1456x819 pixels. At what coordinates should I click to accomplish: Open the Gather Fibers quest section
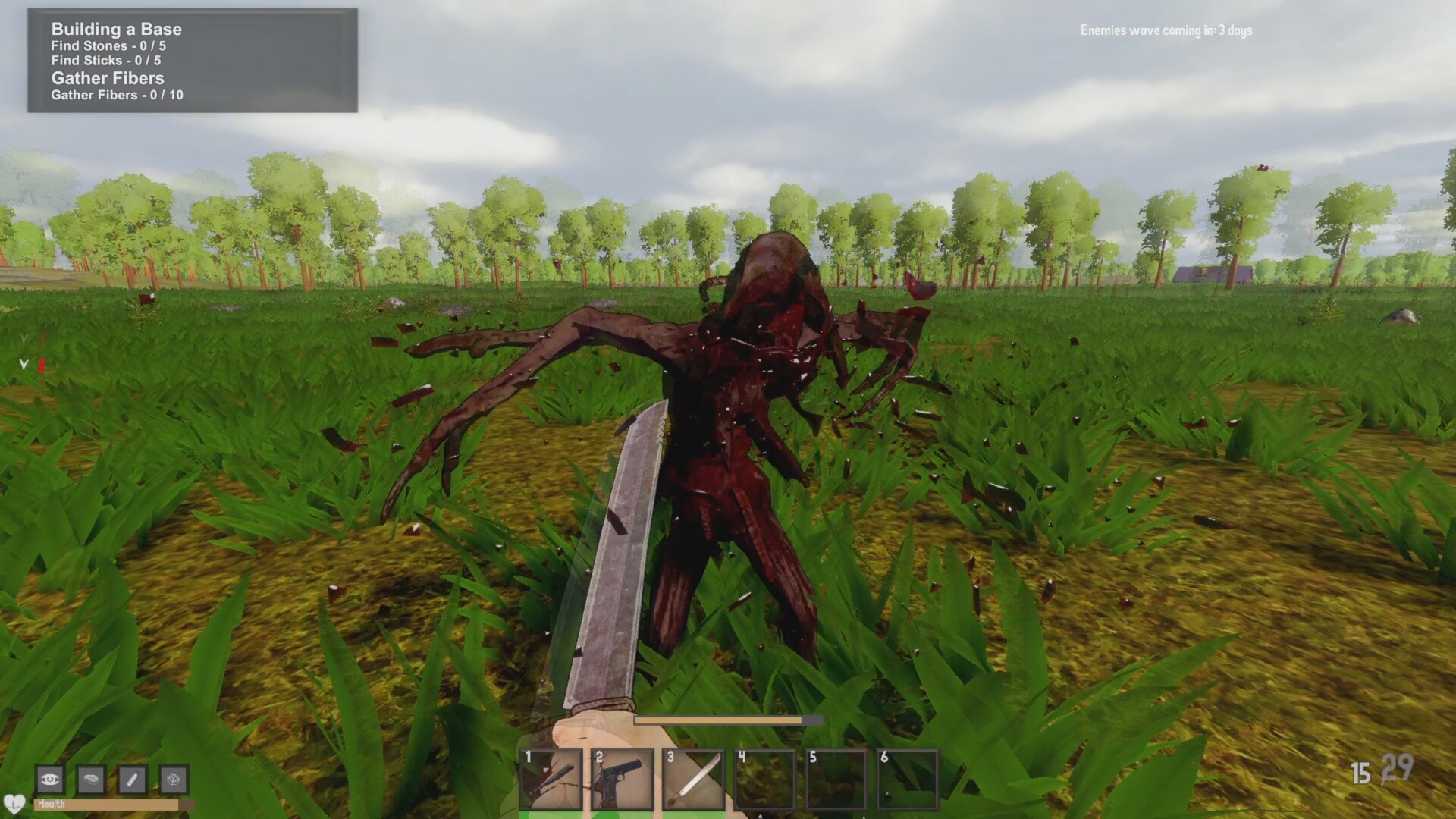[x=108, y=78]
